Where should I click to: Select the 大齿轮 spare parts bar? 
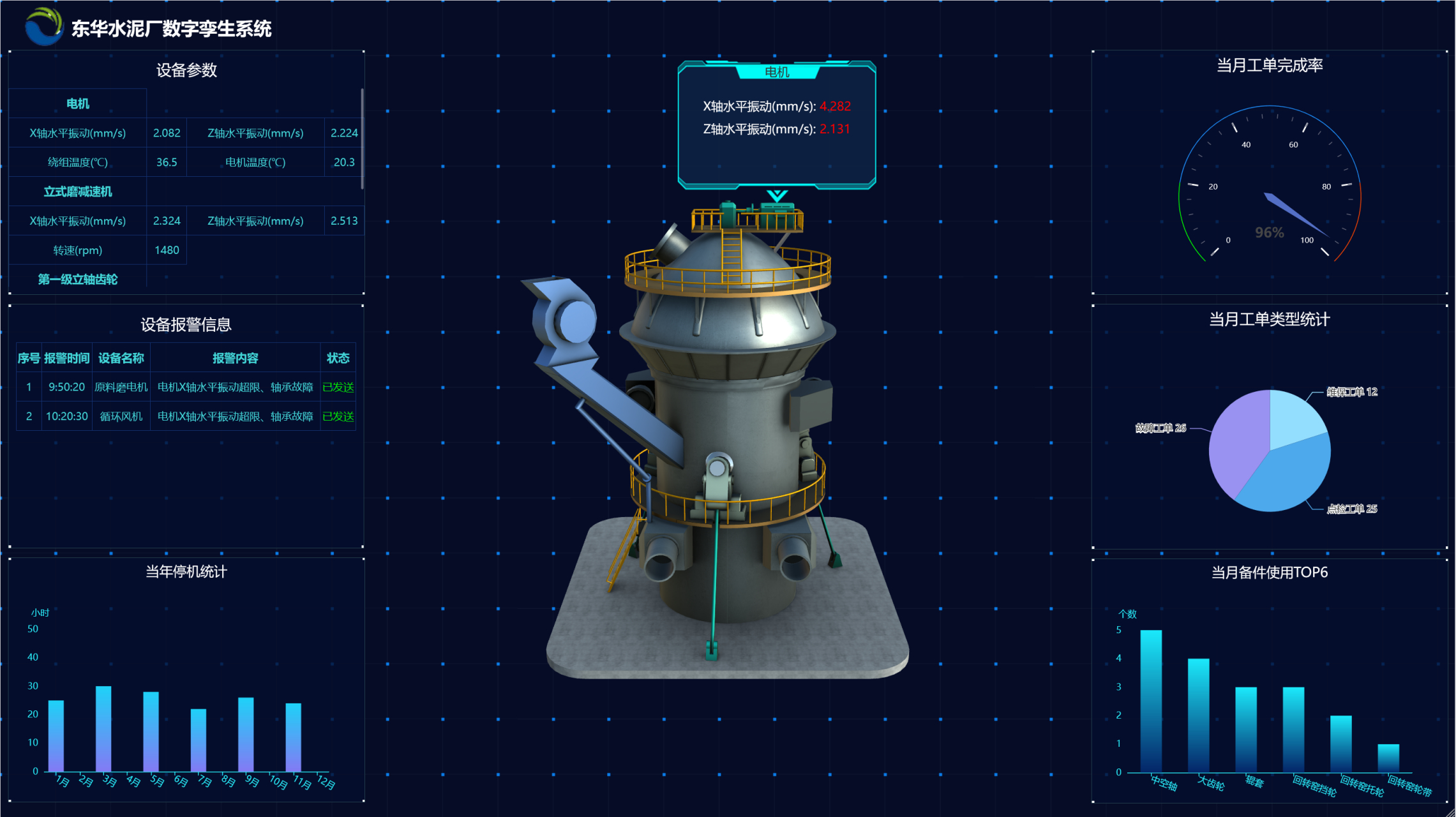tap(1198, 715)
